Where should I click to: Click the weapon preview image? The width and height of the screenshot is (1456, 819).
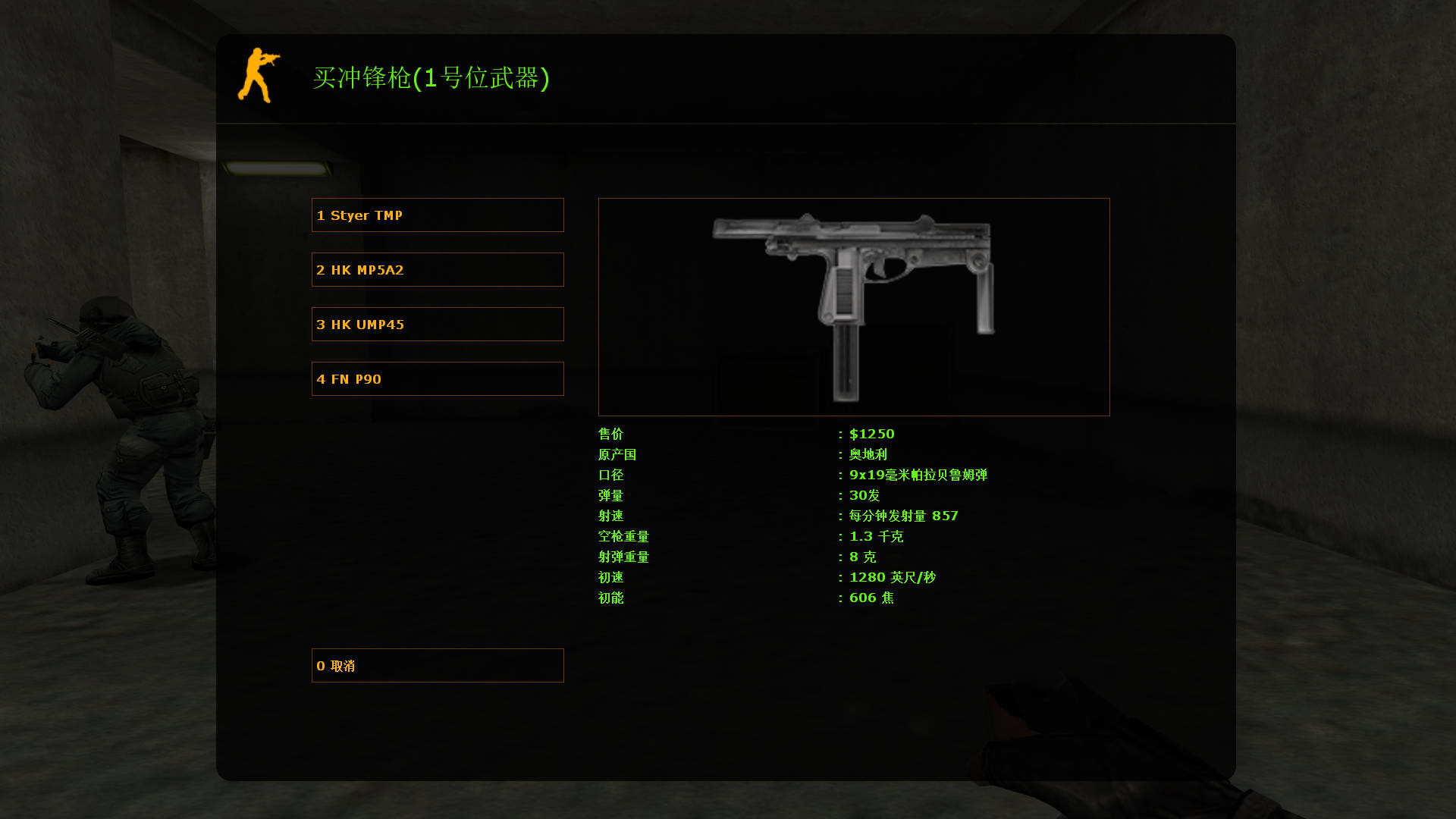[853, 306]
